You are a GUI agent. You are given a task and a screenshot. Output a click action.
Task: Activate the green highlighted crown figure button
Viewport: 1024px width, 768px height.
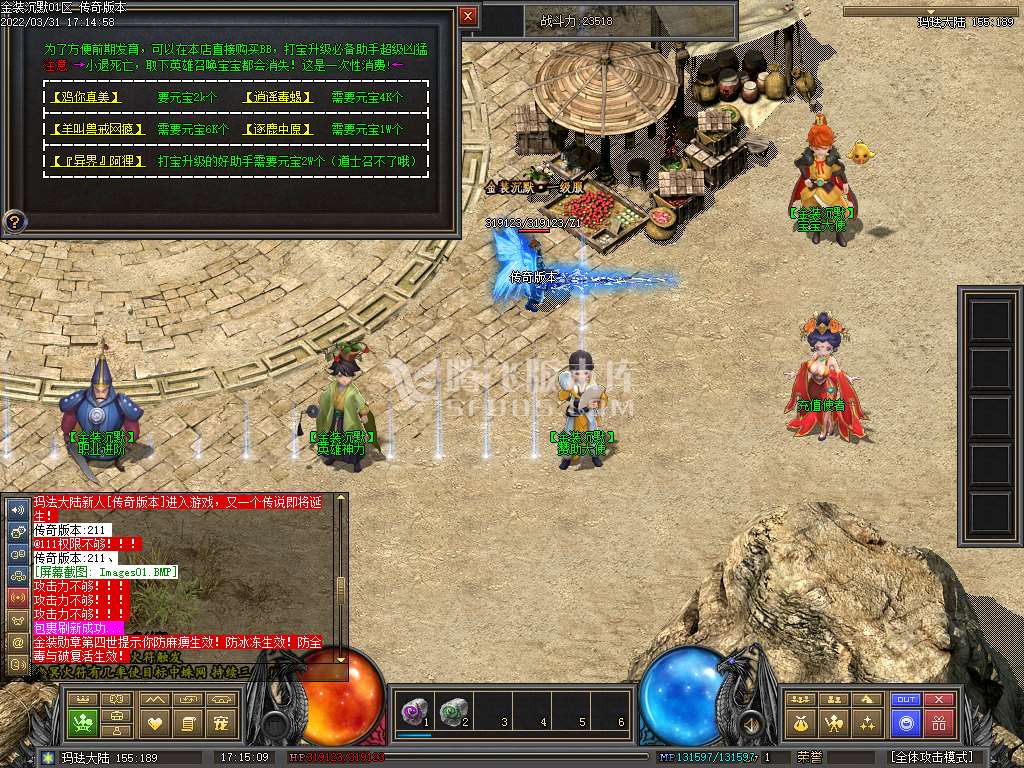(83, 723)
